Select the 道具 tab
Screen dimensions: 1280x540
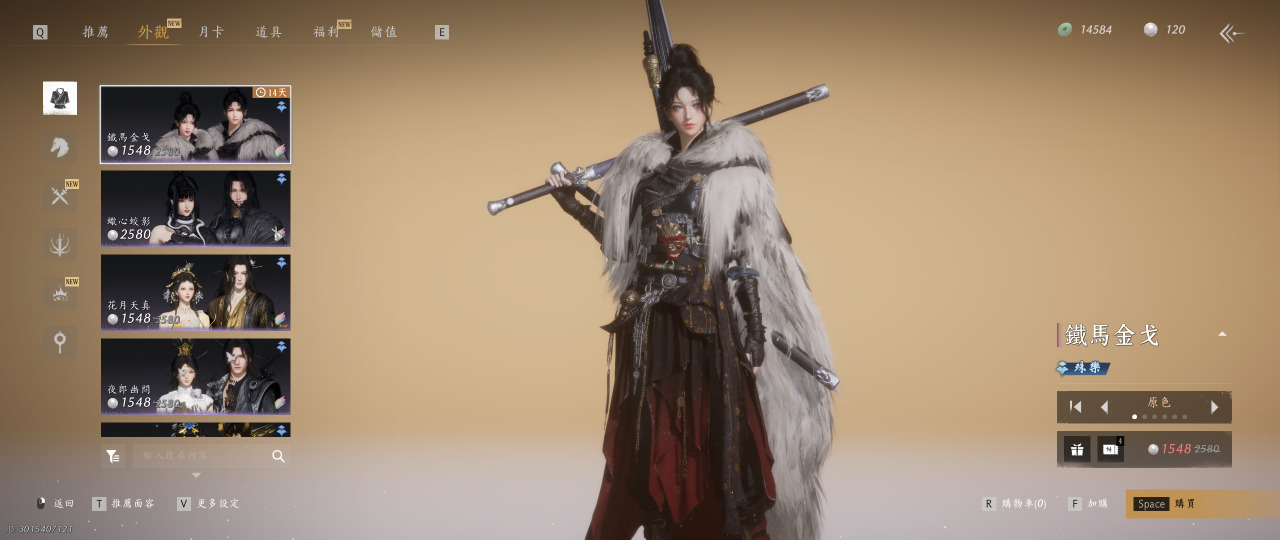pyautogui.click(x=269, y=32)
